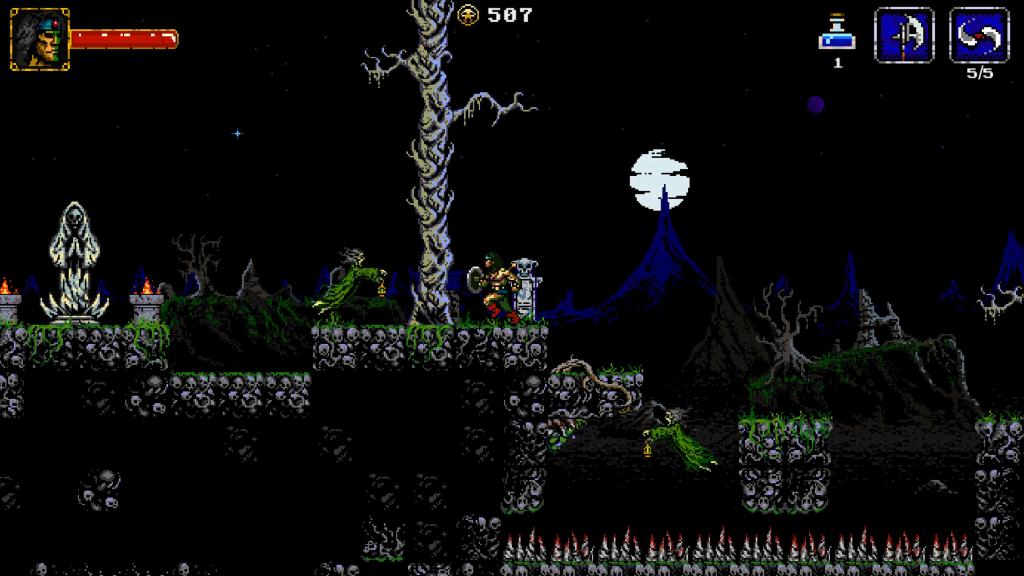Select the battle axe weapon slot
Image resolution: width=1024 pixels, height=576 pixels.
pos(904,36)
